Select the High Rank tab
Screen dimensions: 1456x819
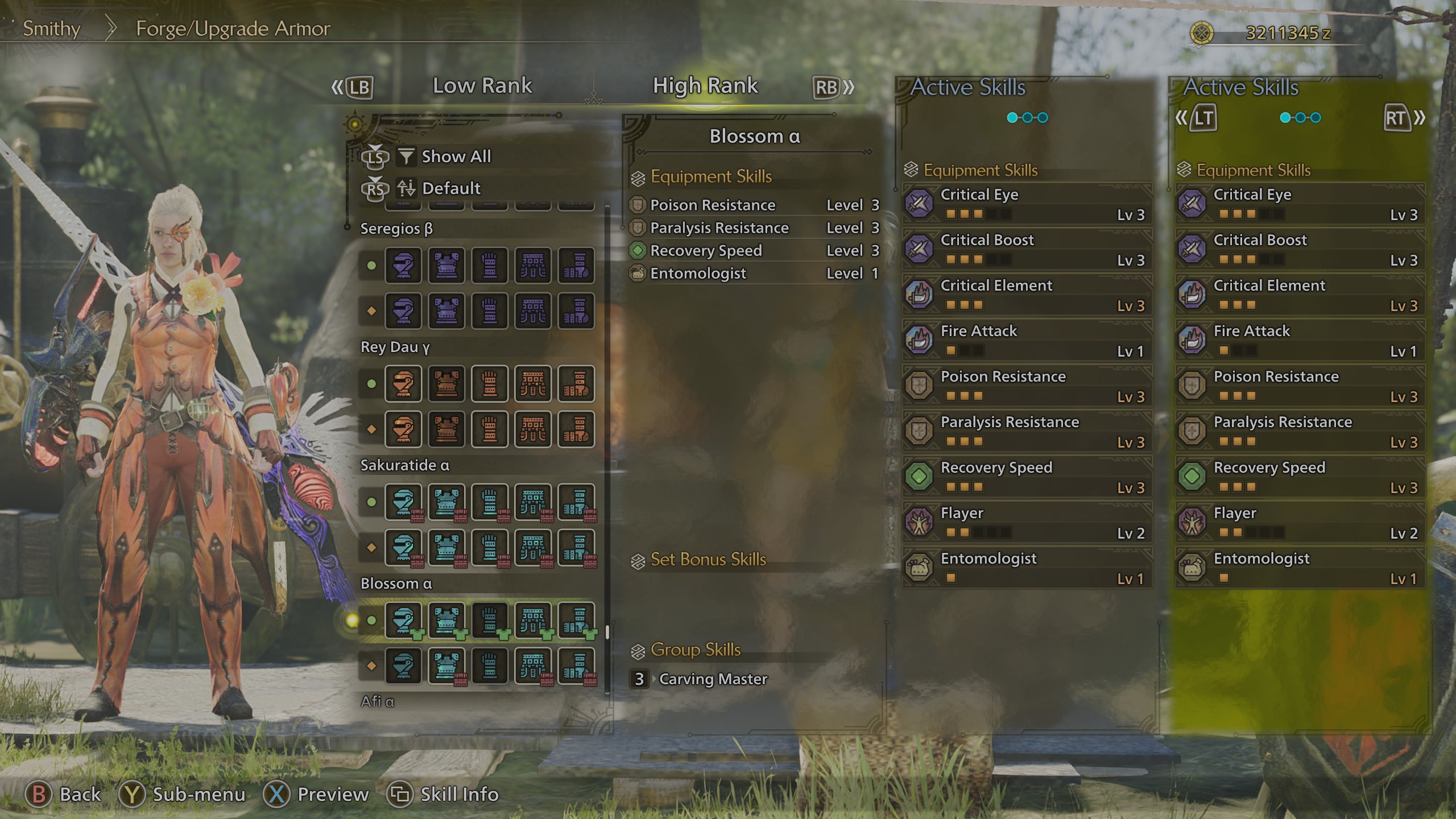tap(705, 85)
